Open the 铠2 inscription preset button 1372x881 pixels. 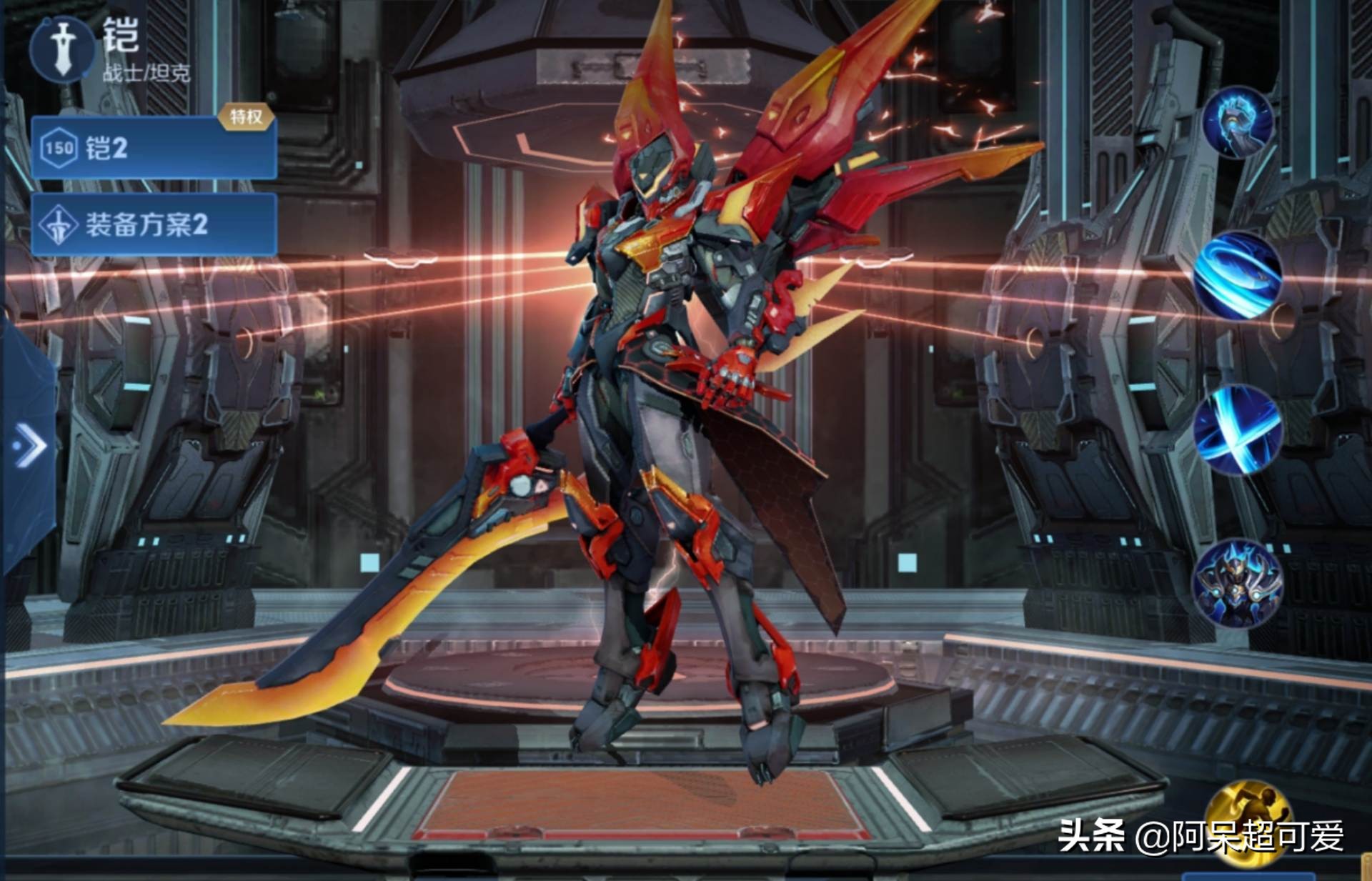tap(154, 148)
